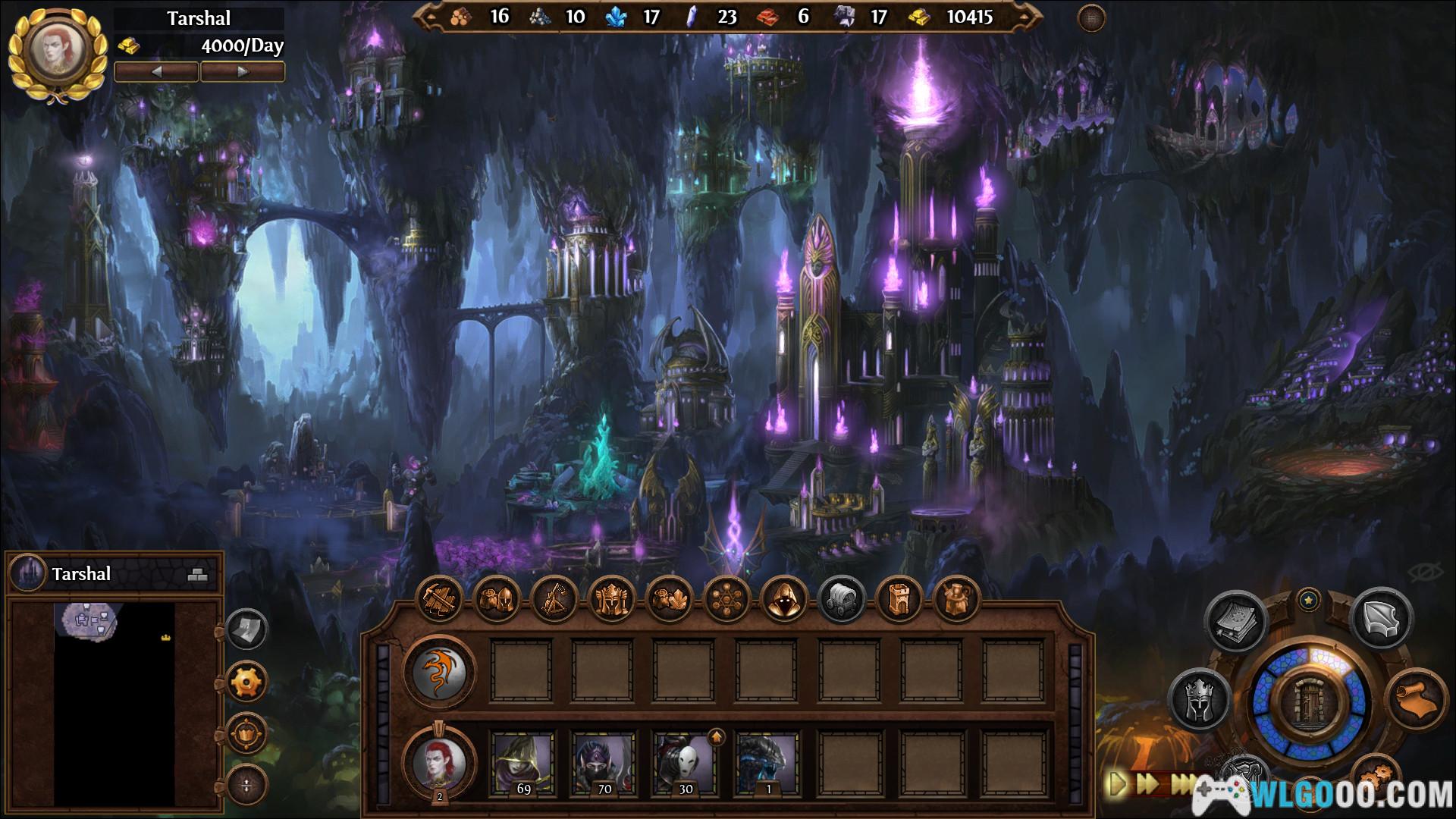Show the previous town with left arrow
Screen dimensions: 1456x819
tap(157, 72)
